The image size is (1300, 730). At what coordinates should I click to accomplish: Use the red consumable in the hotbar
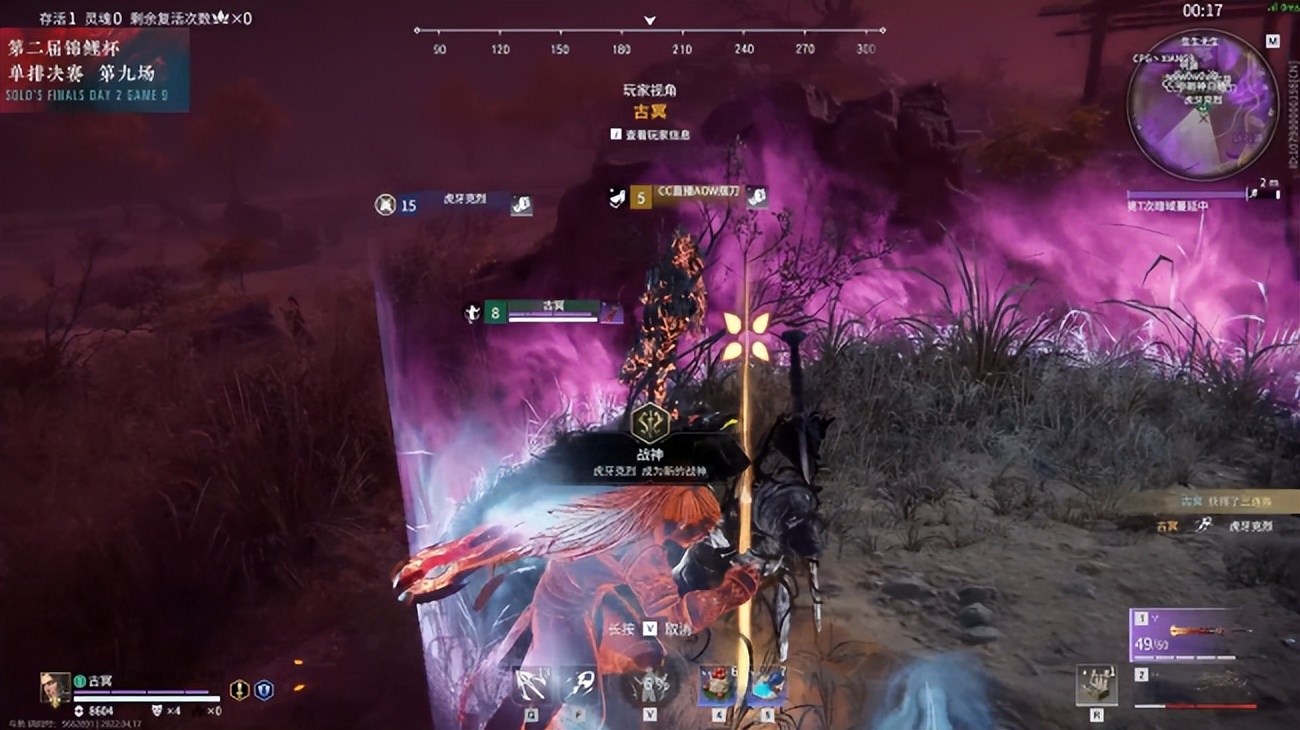[717, 685]
